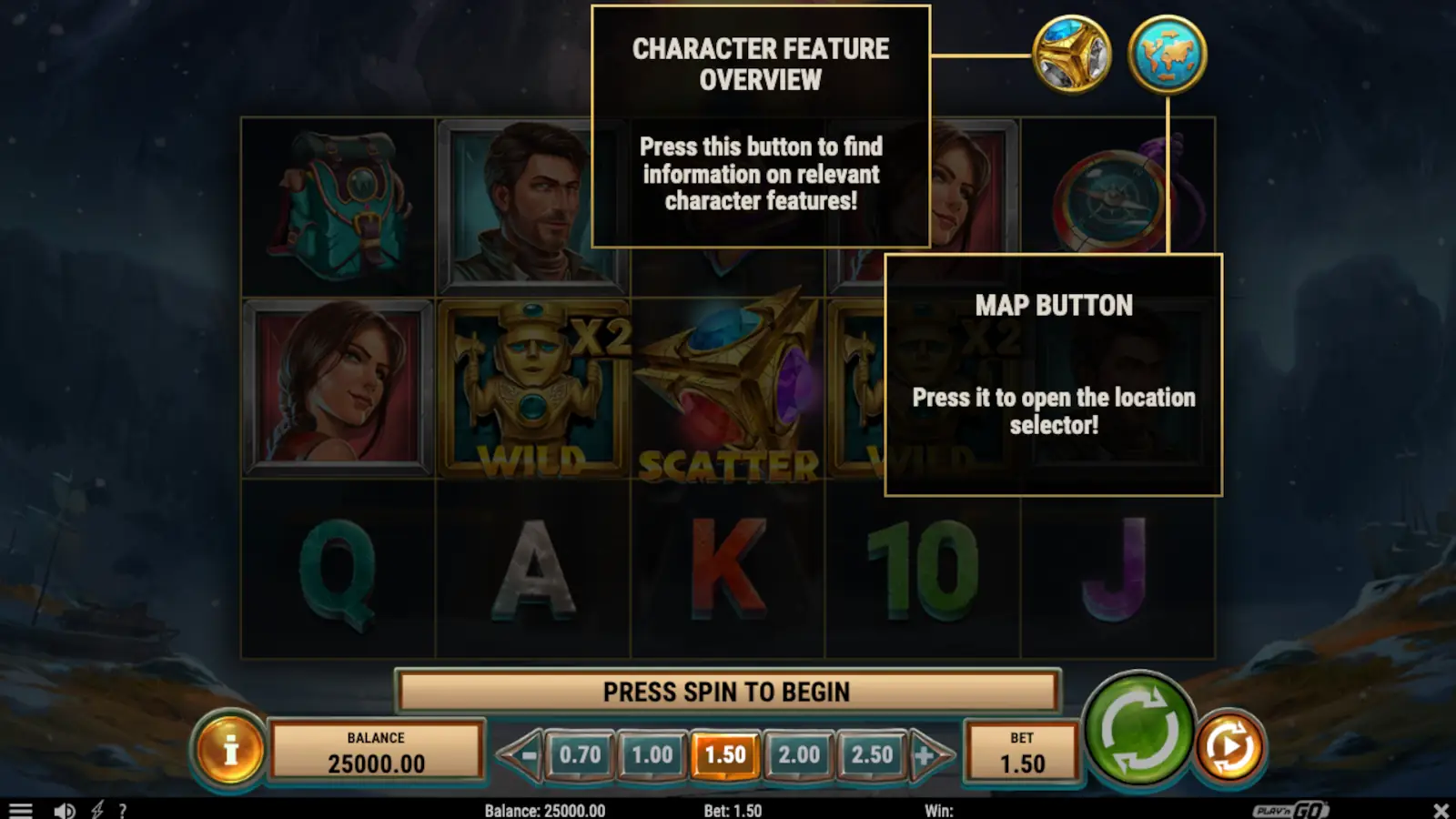Expand higher bets with the right arrow
The height and width of the screenshot is (819, 1456).
(925, 754)
